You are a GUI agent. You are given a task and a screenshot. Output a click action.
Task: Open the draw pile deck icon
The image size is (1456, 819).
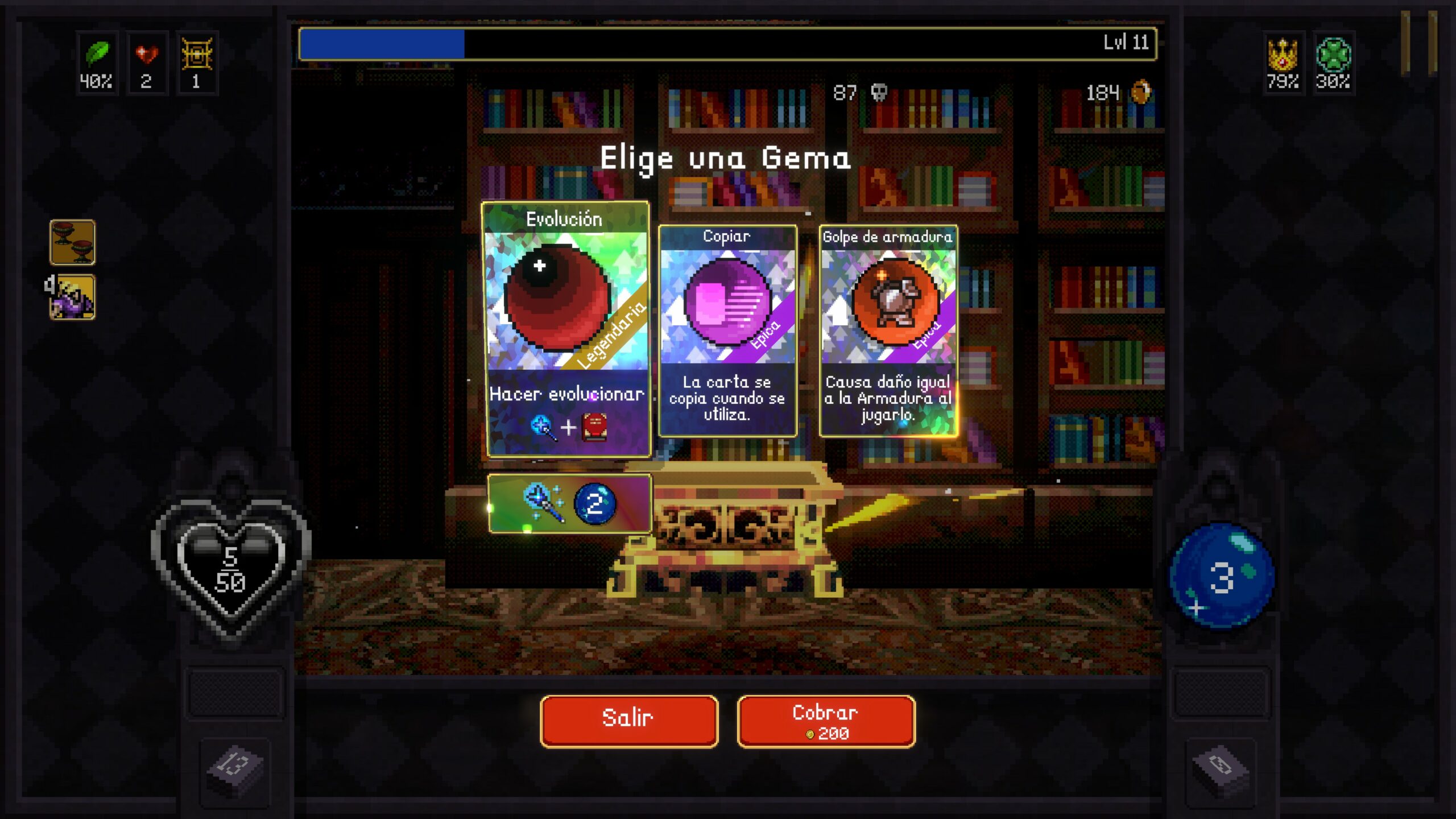(x=235, y=767)
